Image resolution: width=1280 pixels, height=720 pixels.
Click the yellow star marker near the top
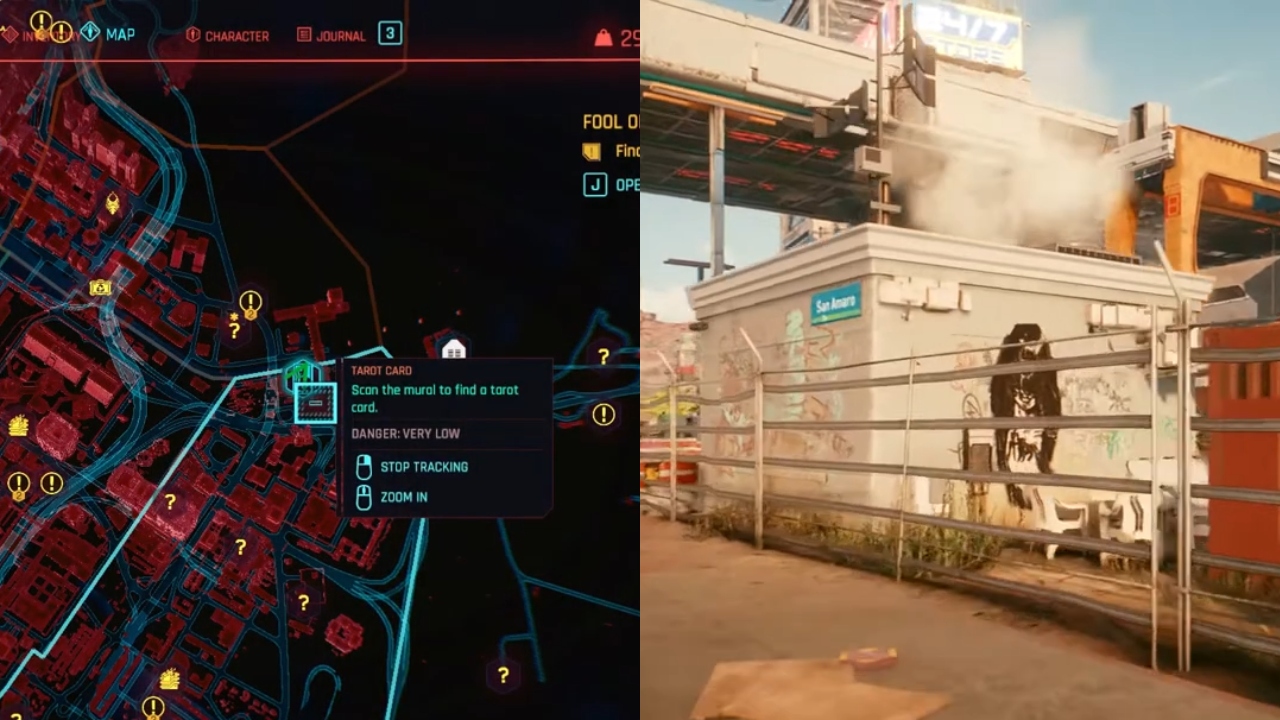pos(234,316)
